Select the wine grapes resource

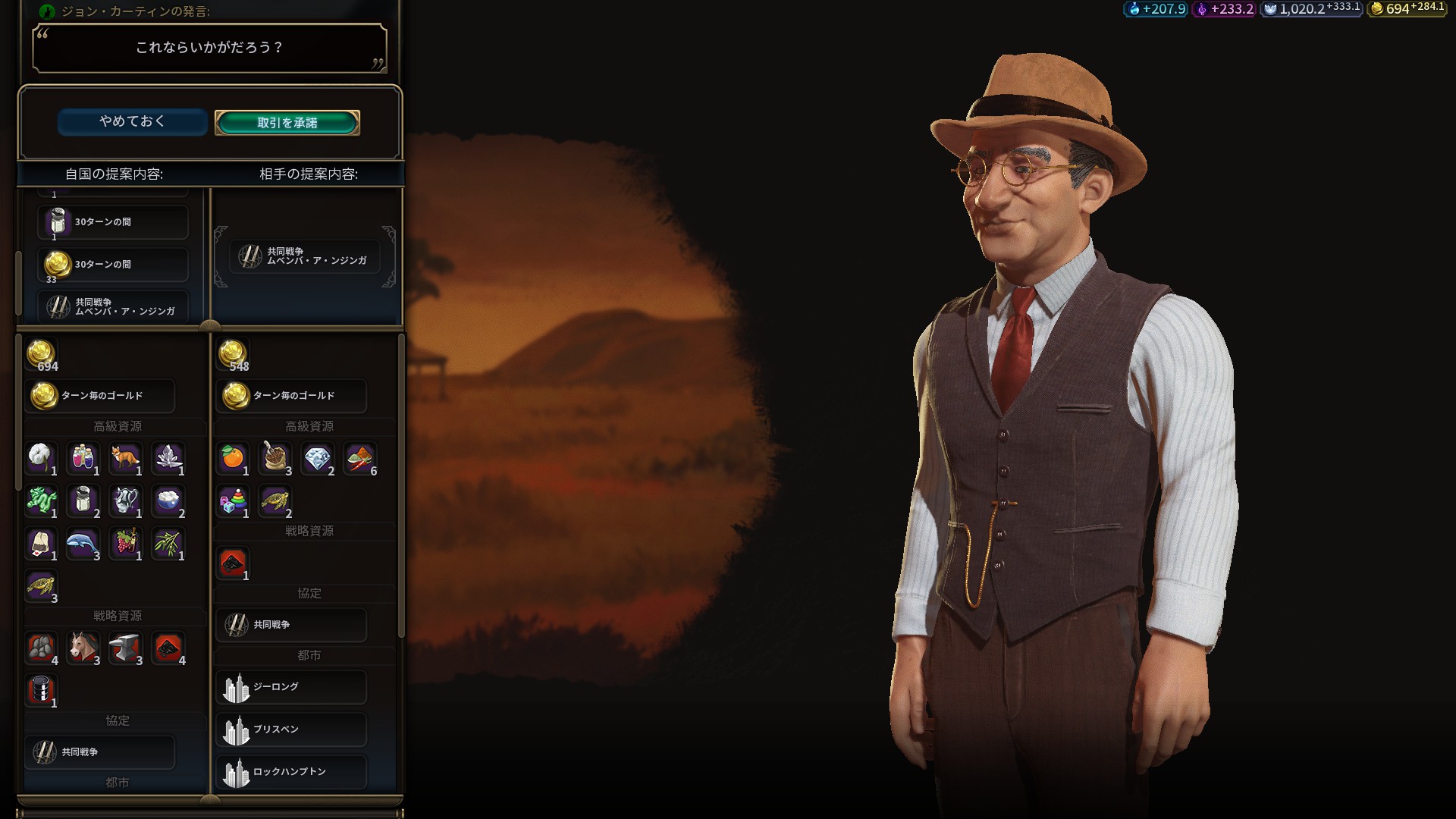pyautogui.click(x=126, y=543)
